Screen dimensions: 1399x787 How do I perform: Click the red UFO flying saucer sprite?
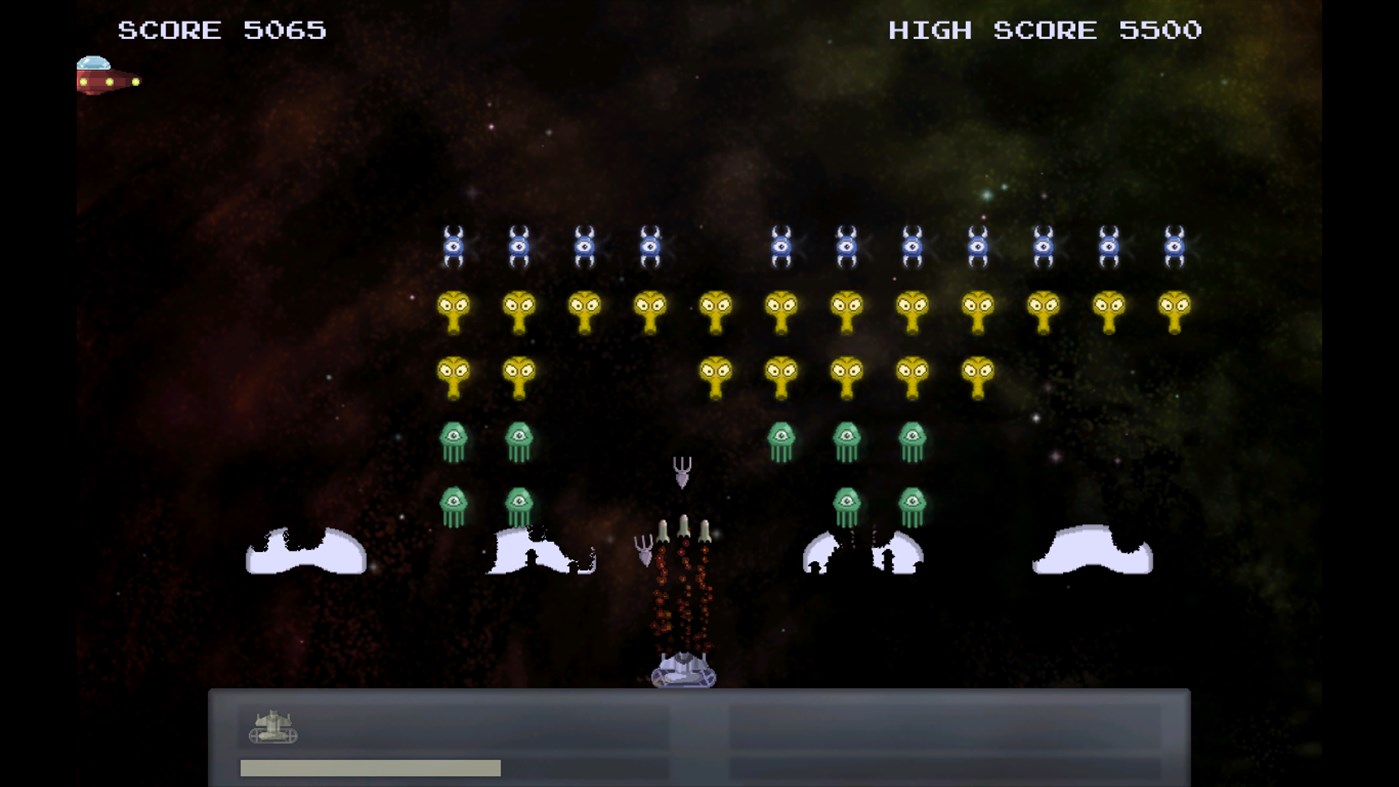[x=105, y=77]
